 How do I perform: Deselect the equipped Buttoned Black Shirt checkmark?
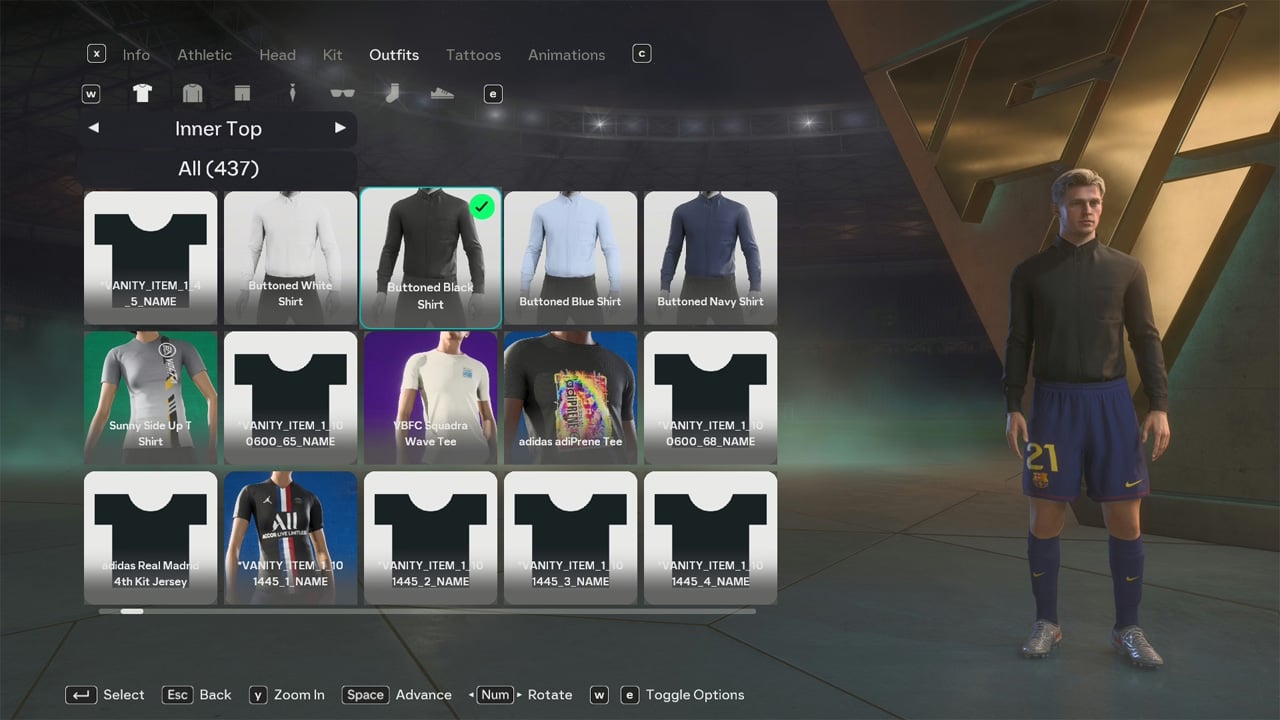(x=482, y=207)
